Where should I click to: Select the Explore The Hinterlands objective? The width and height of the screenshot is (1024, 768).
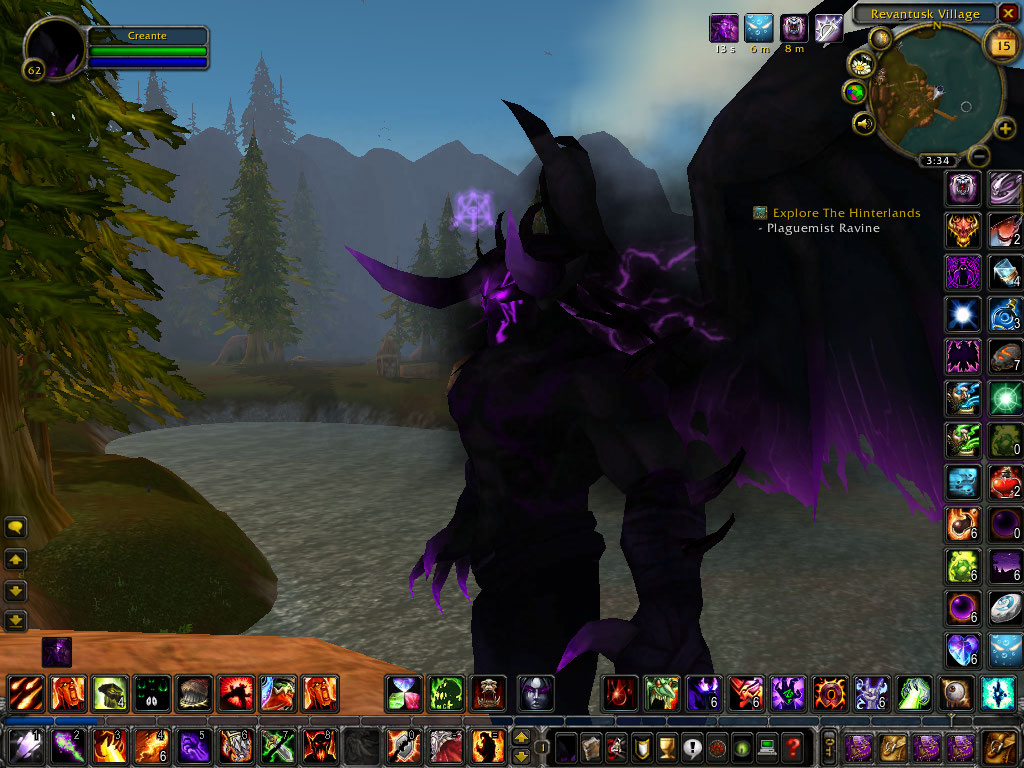point(846,213)
